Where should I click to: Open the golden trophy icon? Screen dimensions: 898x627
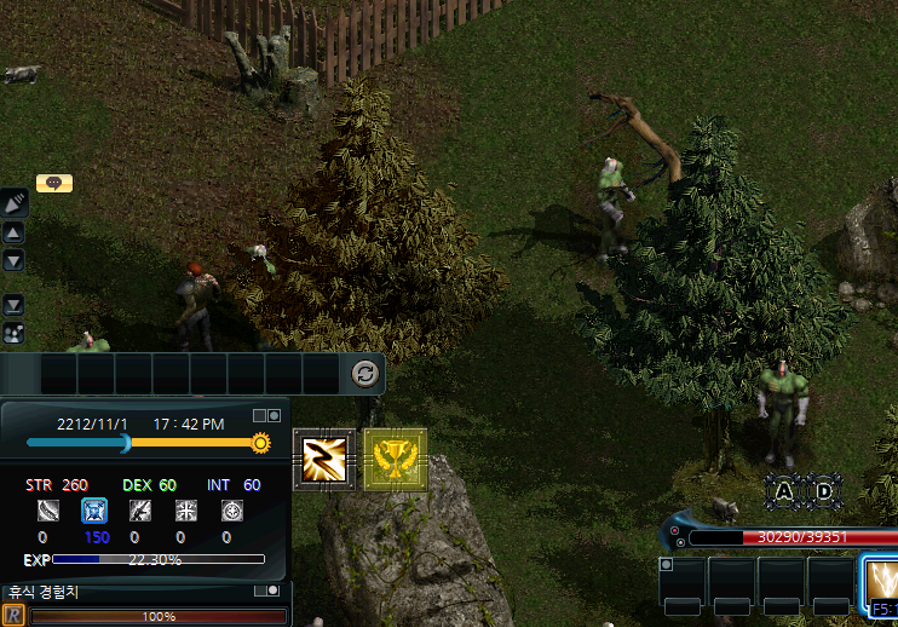pos(395,460)
